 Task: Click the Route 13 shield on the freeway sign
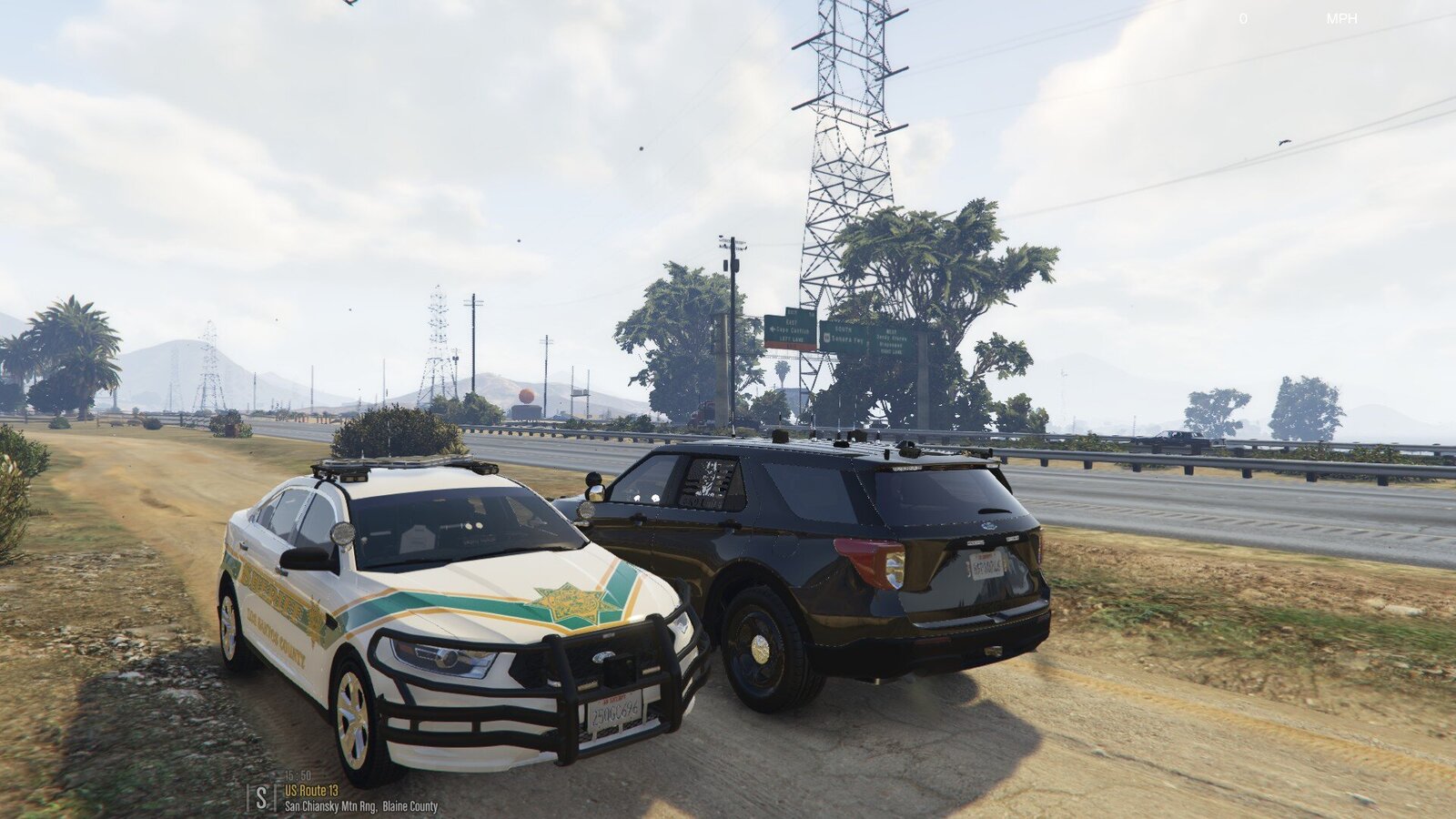pos(826,337)
